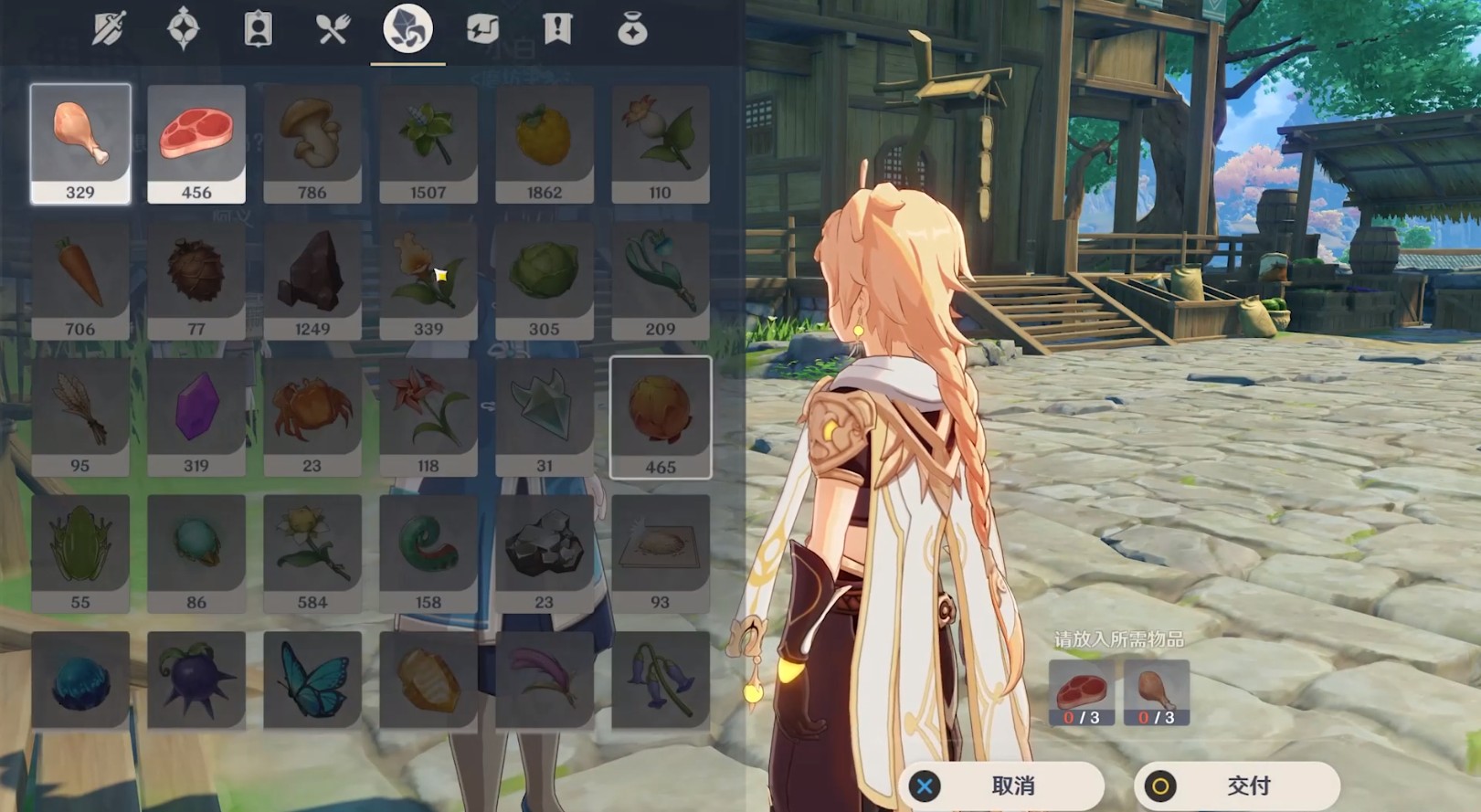The height and width of the screenshot is (812, 1481).
Task: Open the food tab with crossed utensils
Action: point(333,29)
